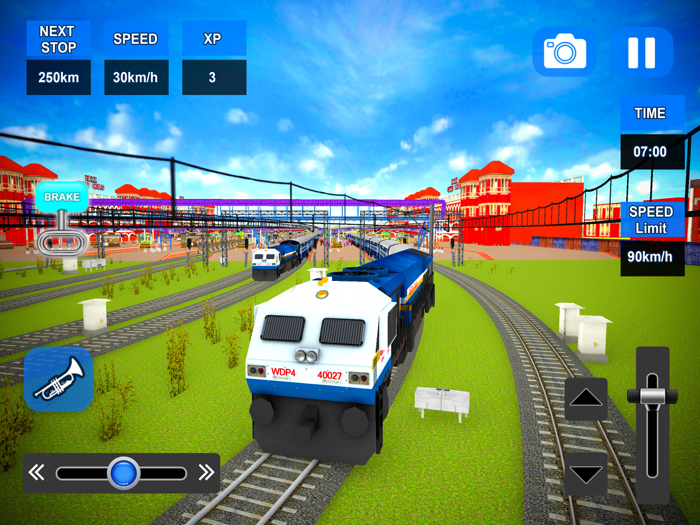
Task: Pause the game
Action: tap(641, 52)
